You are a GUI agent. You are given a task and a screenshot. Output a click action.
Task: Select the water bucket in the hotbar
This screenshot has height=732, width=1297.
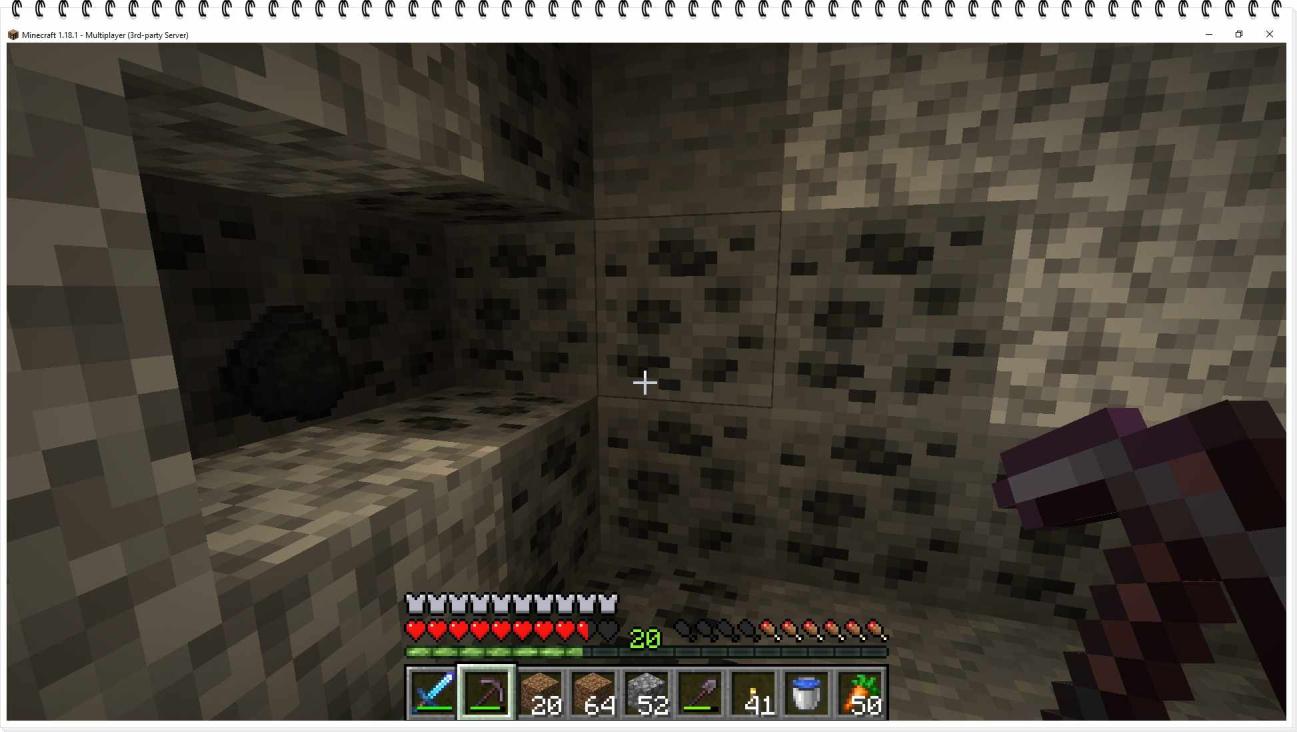pyautogui.click(x=805, y=693)
